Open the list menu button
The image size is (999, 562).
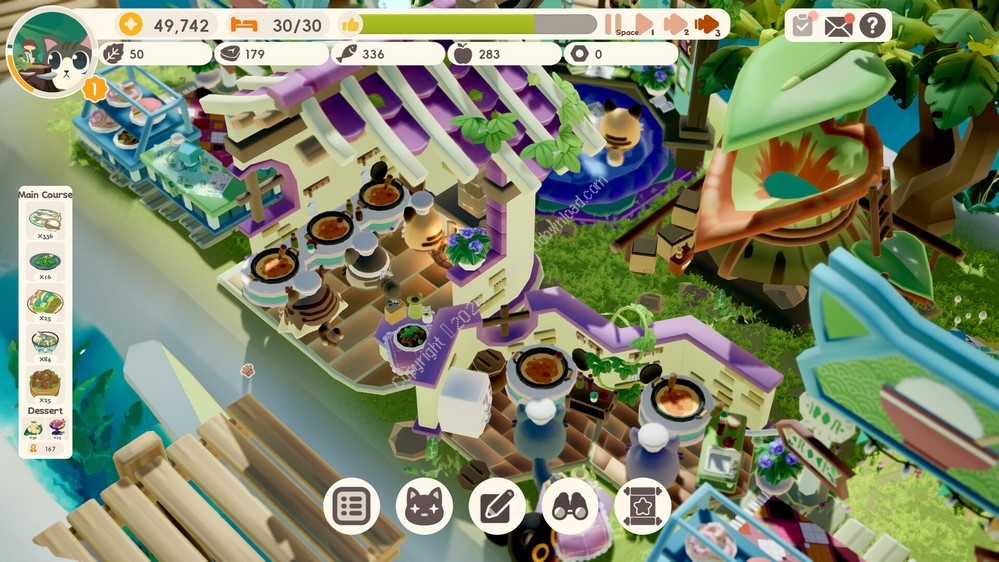pos(351,506)
